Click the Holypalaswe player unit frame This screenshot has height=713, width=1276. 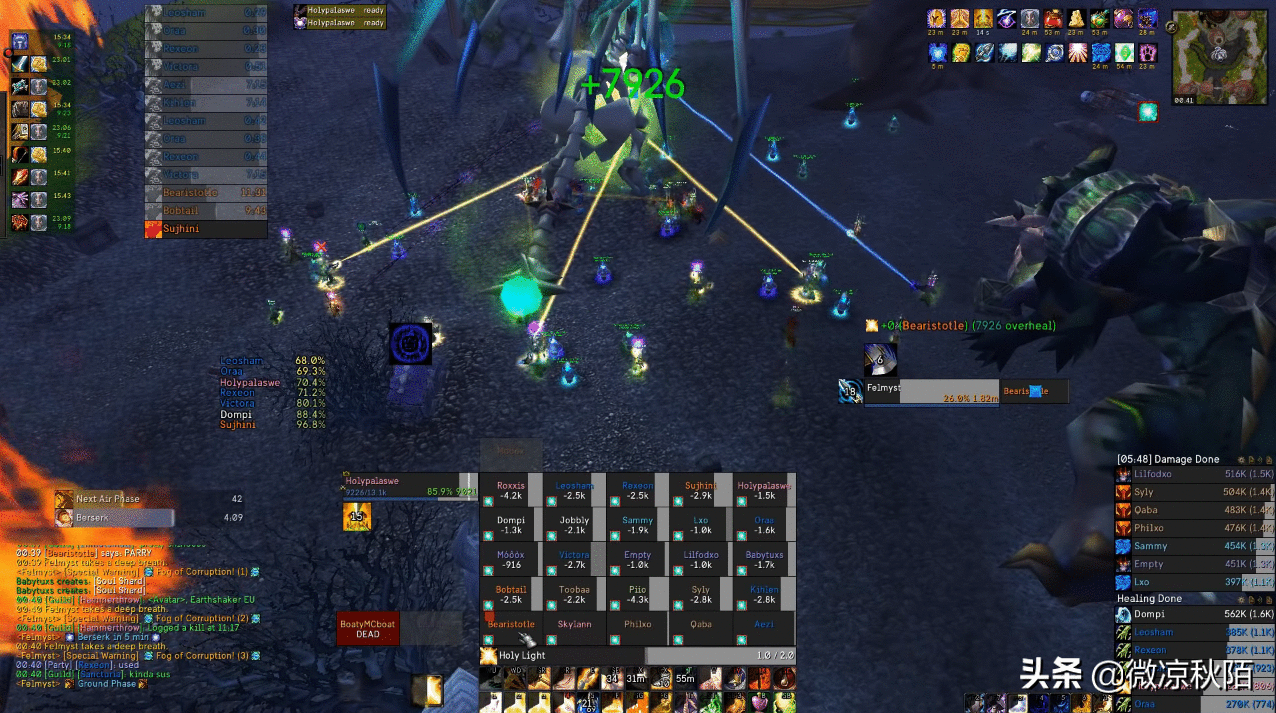[410, 486]
